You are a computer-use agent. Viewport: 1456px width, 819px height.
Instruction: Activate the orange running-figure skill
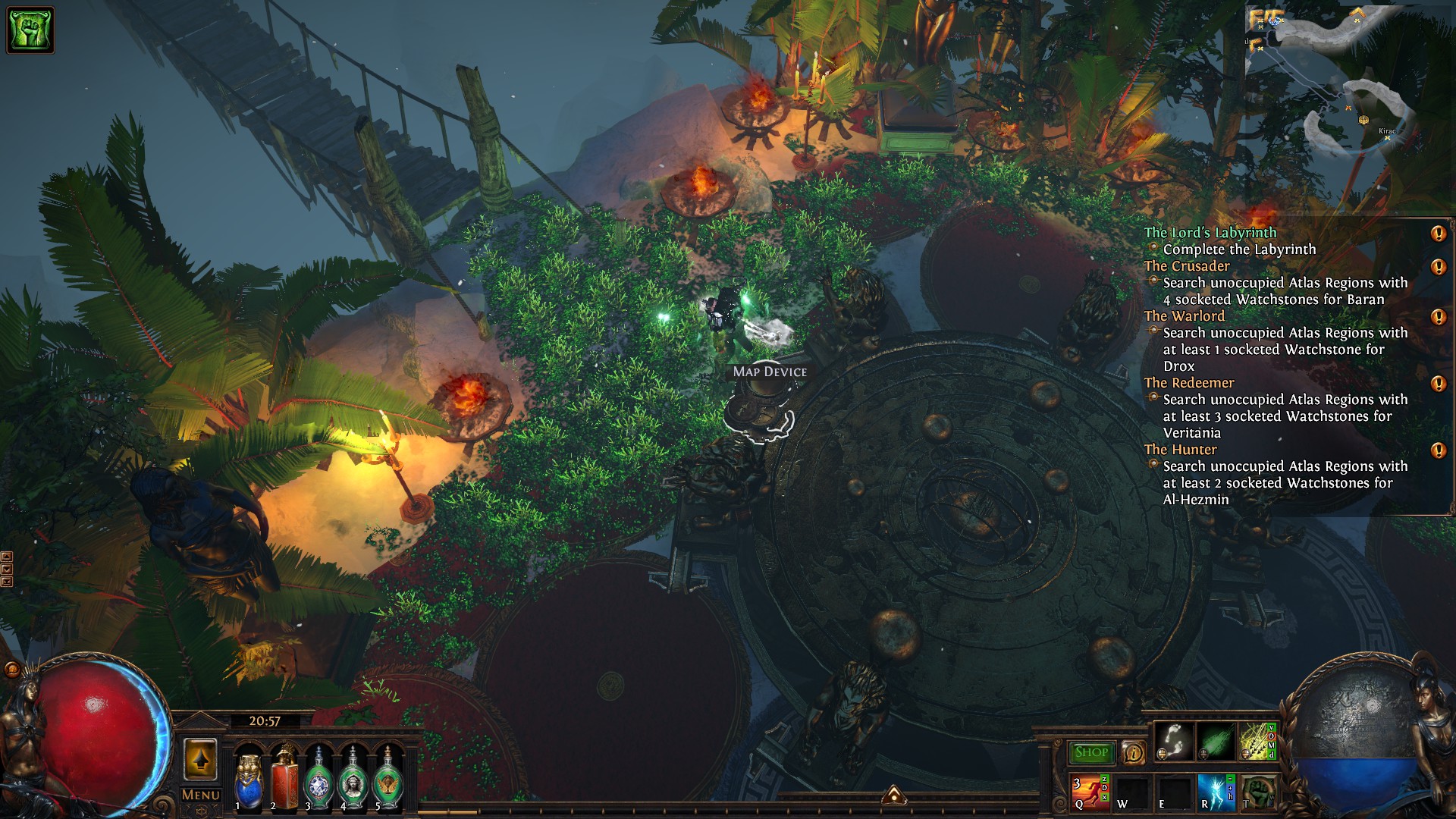point(1090,792)
